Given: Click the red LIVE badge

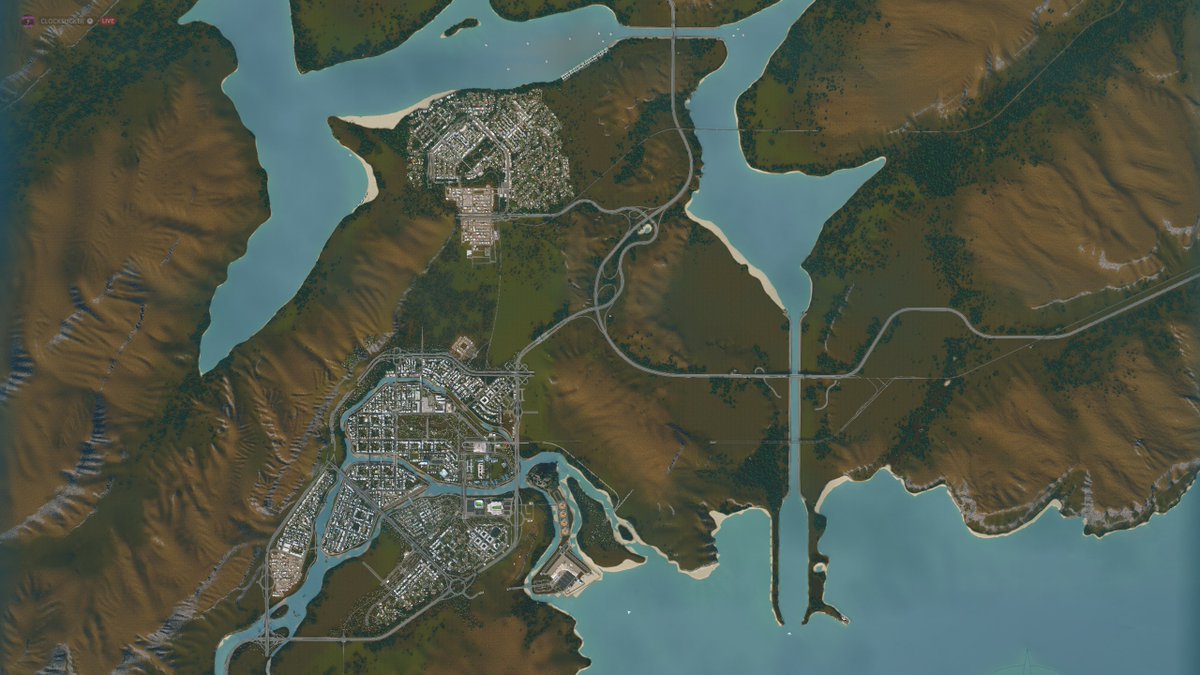Looking at the screenshot, I should pos(107,20).
